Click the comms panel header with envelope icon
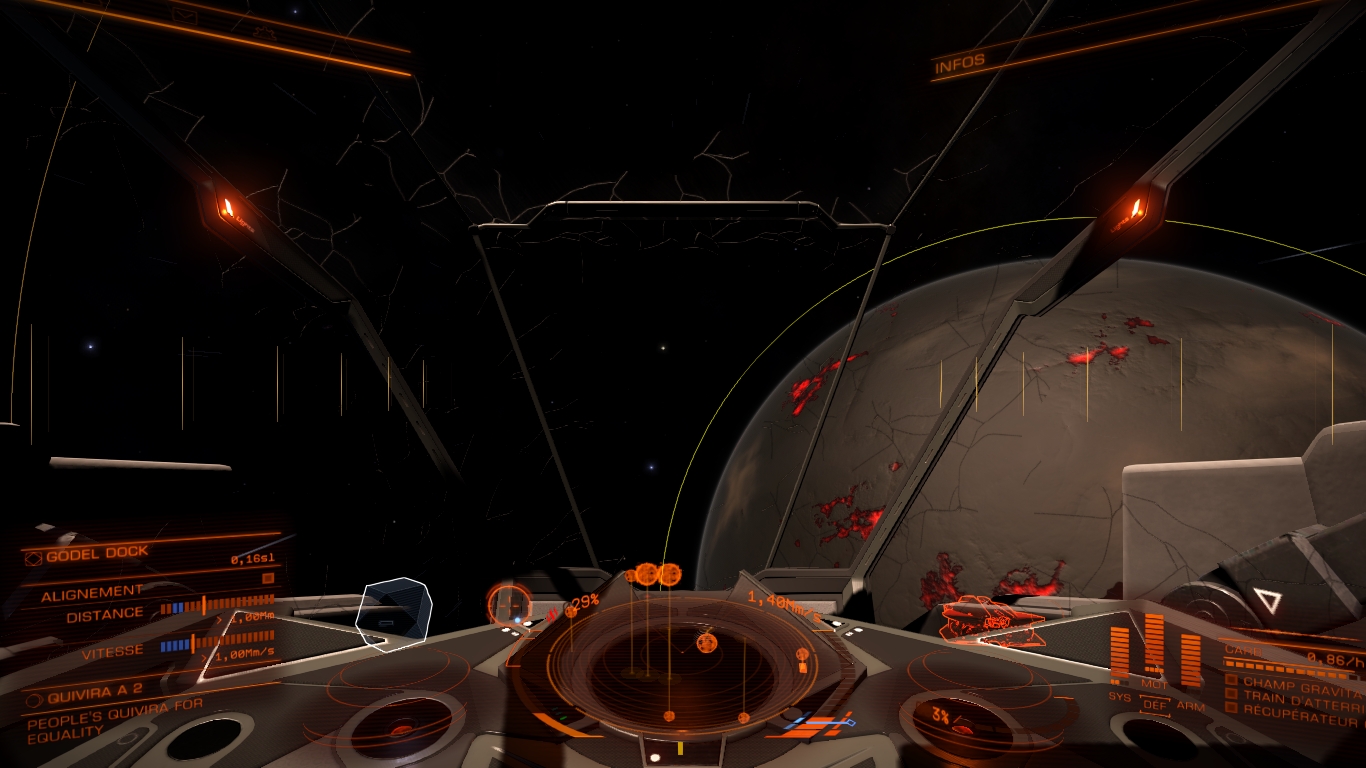1366x768 pixels. 185,15
